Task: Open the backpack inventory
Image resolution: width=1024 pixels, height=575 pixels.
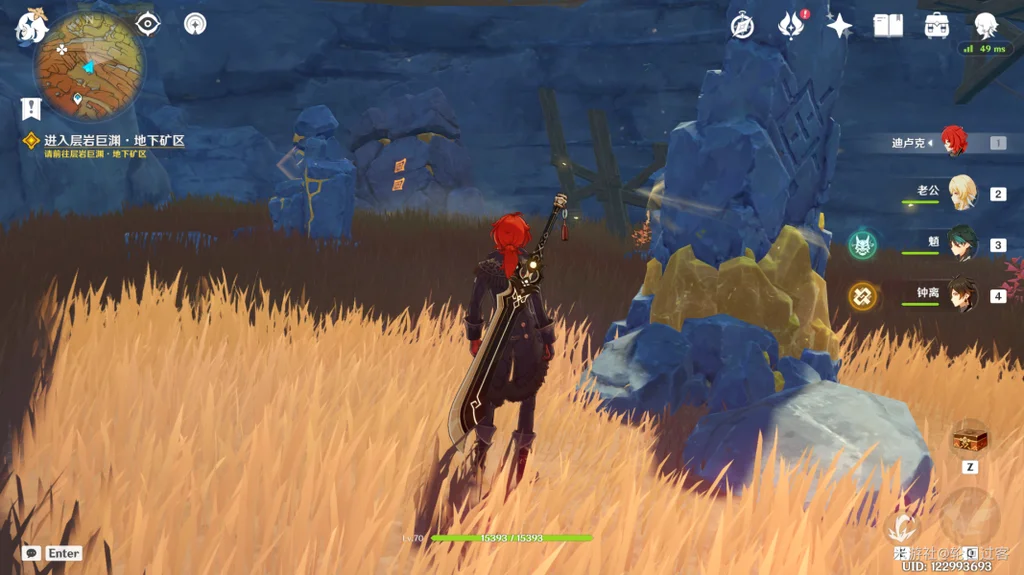Action: pyautogui.click(x=937, y=26)
